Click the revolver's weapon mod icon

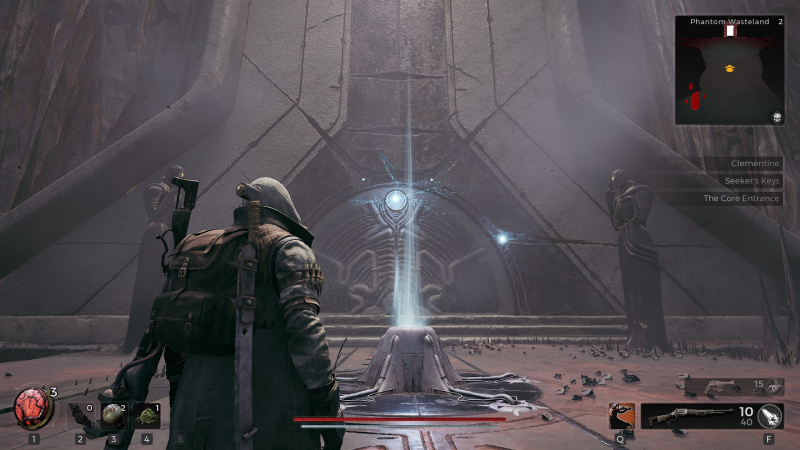[x=776, y=386]
